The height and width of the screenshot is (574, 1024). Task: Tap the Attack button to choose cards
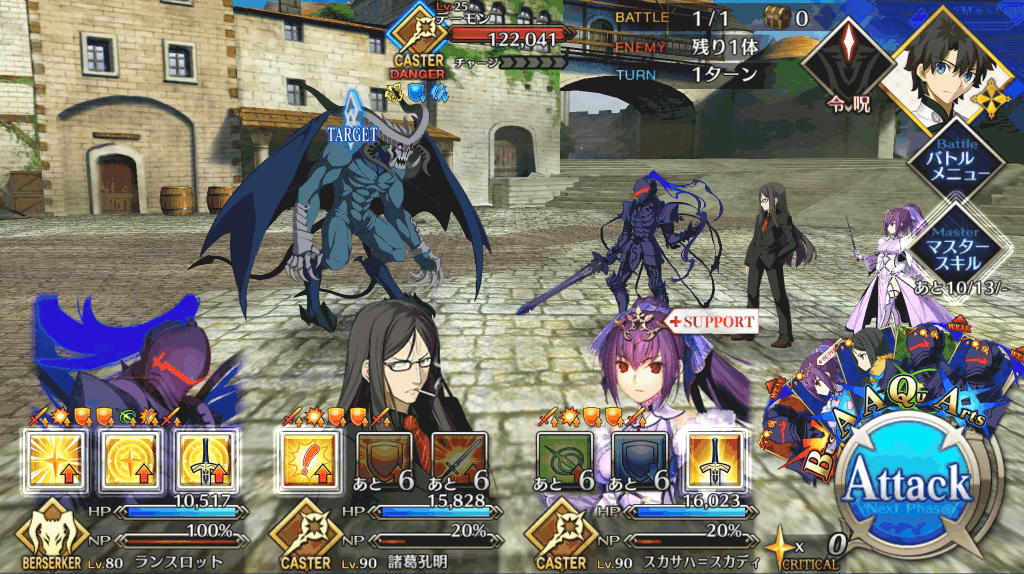[907, 489]
